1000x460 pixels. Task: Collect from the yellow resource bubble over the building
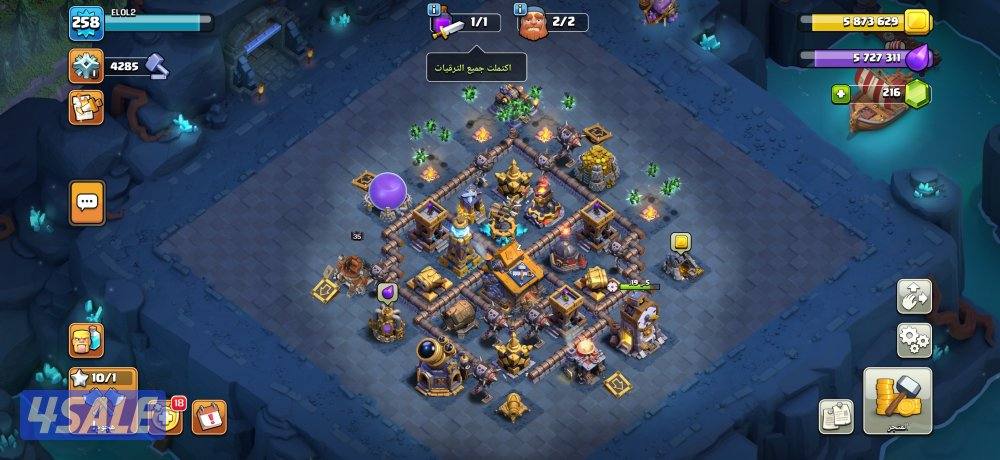tap(680, 242)
